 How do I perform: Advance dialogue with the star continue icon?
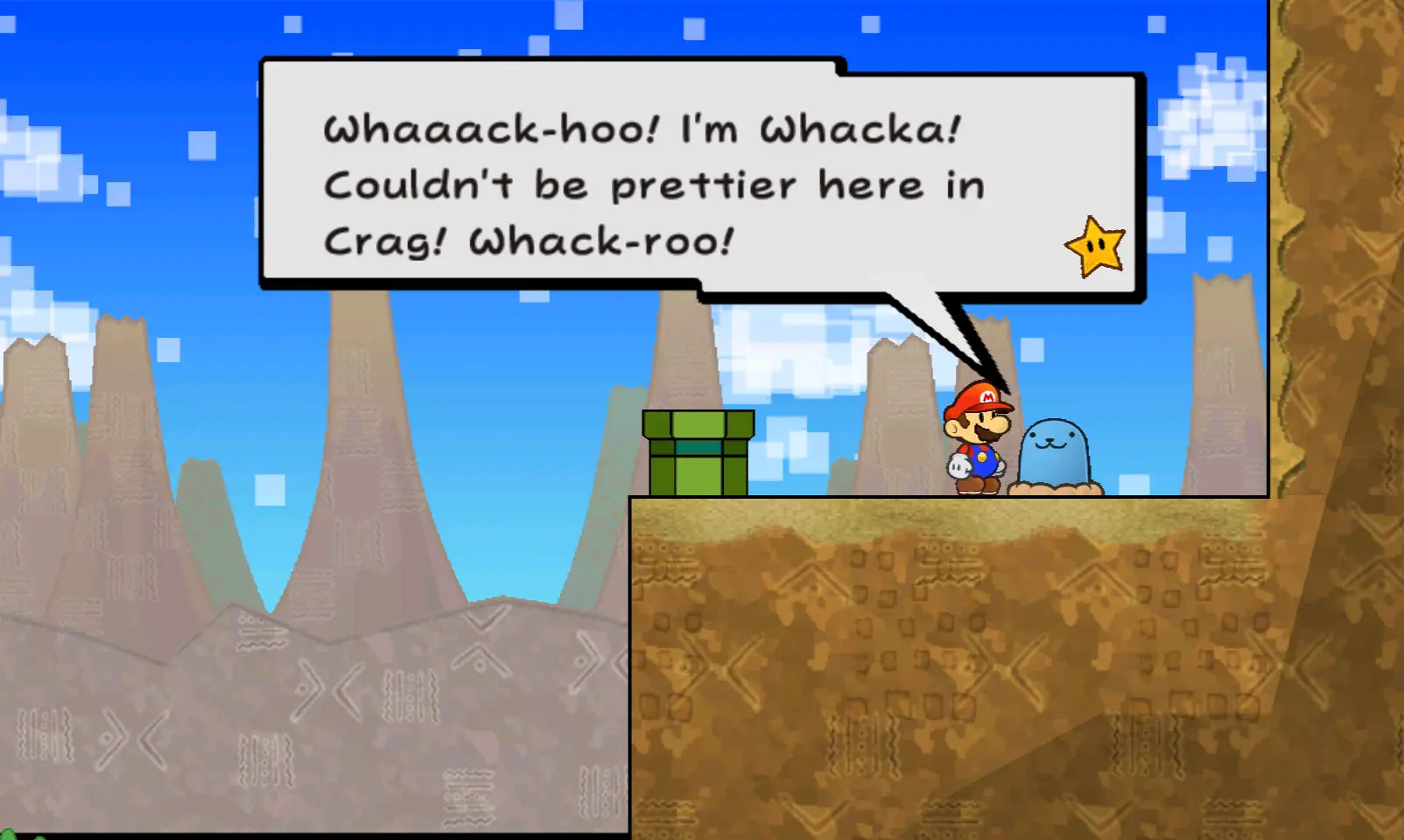click(x=1095, y=247)
